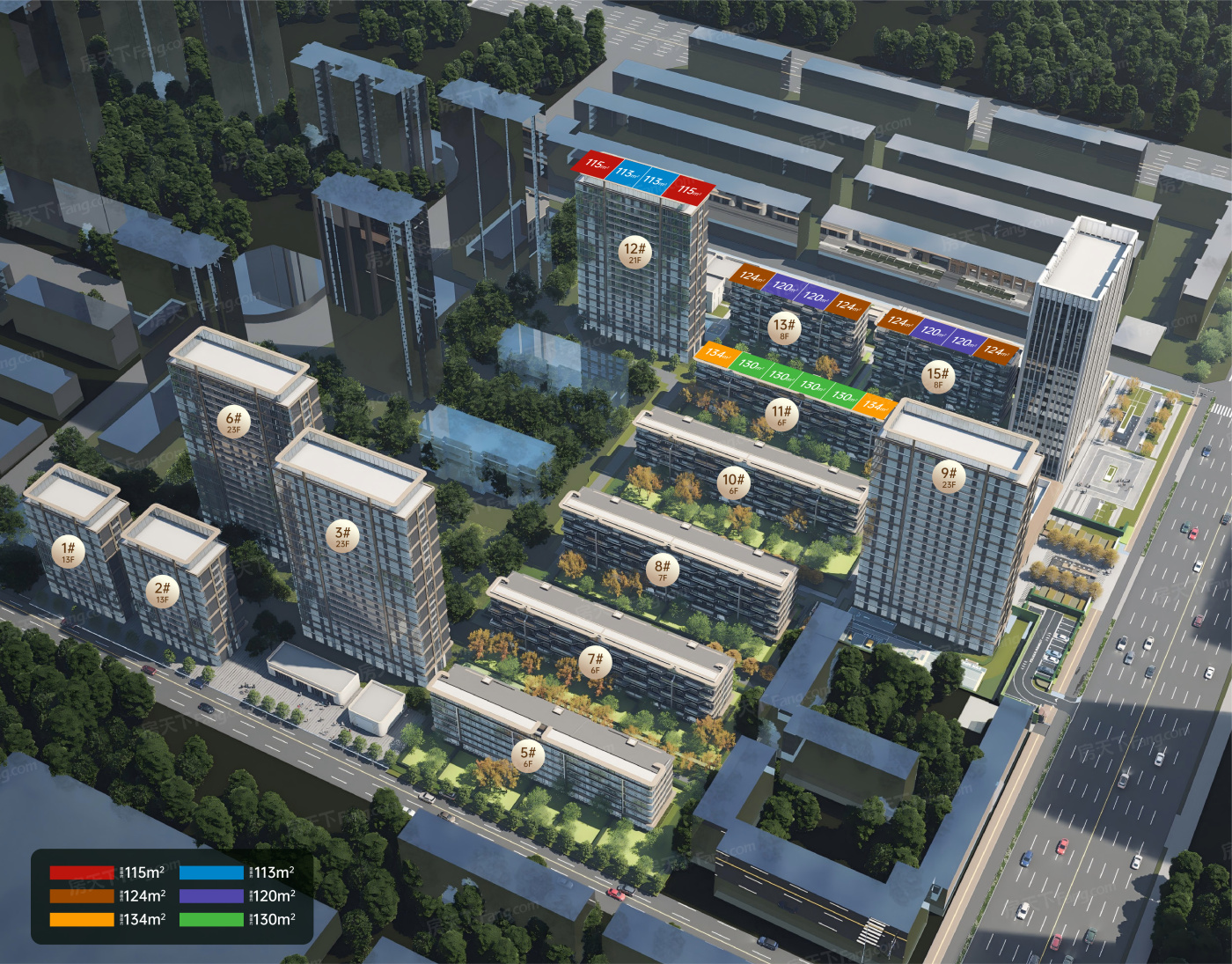The image size is (1232, 964).
Task: Select the 7# building label
Action: tap(596, 662)
